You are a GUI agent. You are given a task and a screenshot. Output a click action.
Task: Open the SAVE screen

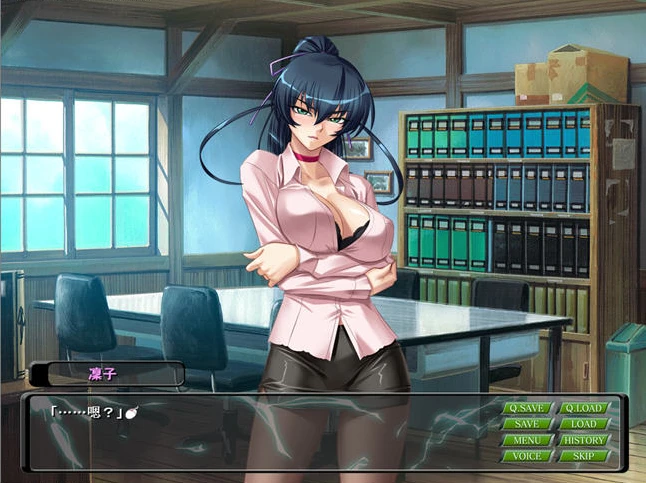click(x=527, y=424)
